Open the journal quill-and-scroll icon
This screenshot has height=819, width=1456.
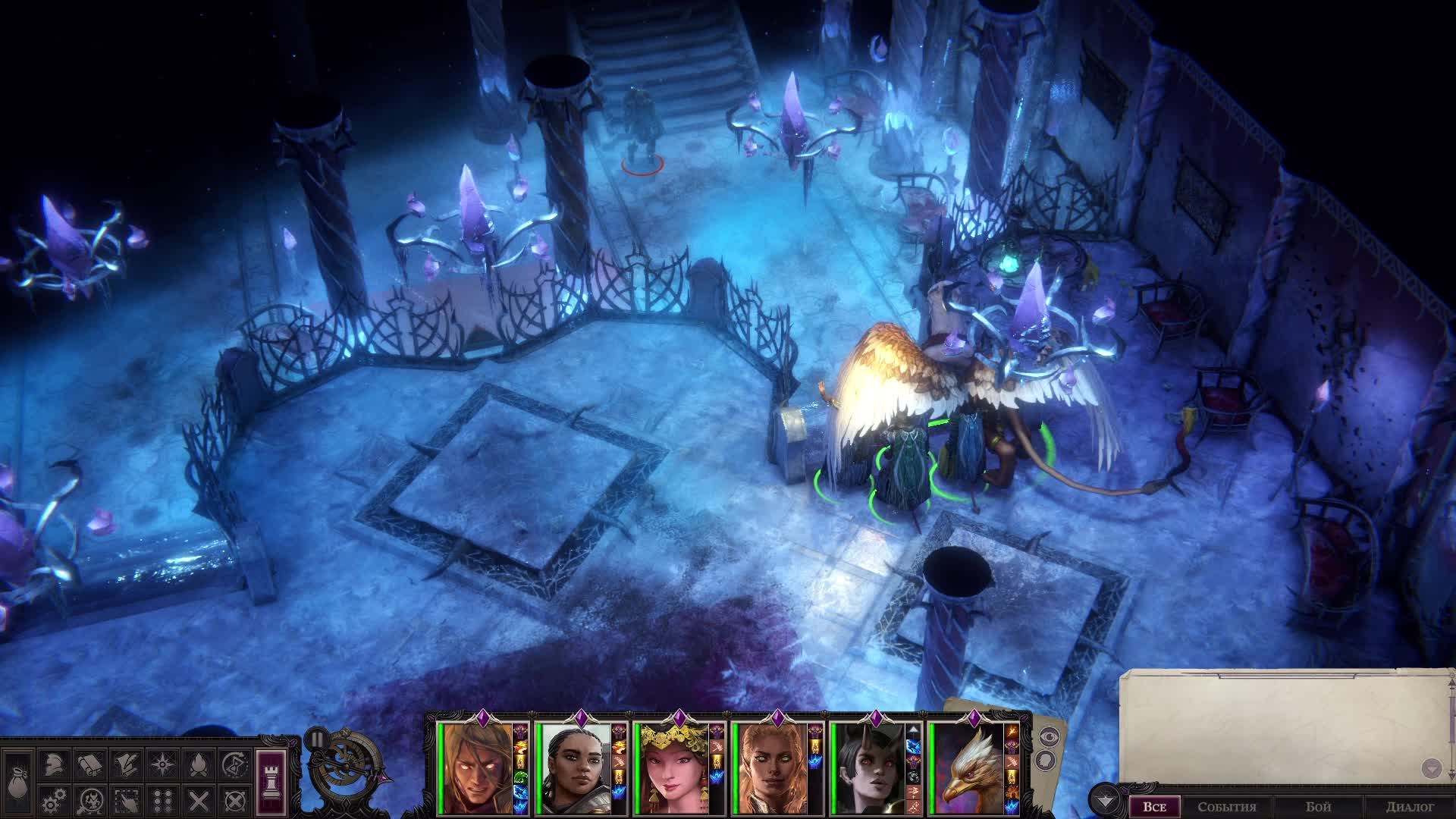tap(126, 764)
